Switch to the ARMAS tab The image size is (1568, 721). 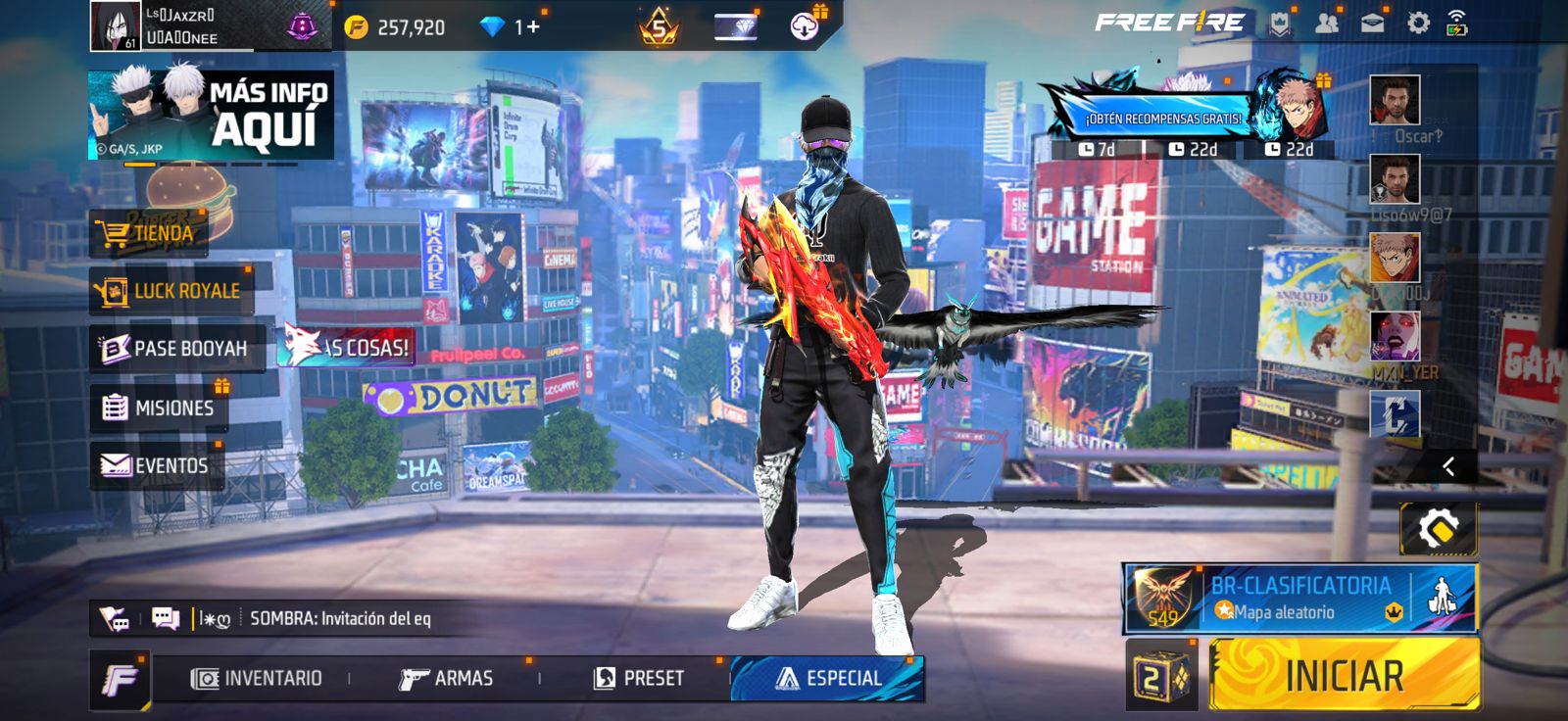447,678
